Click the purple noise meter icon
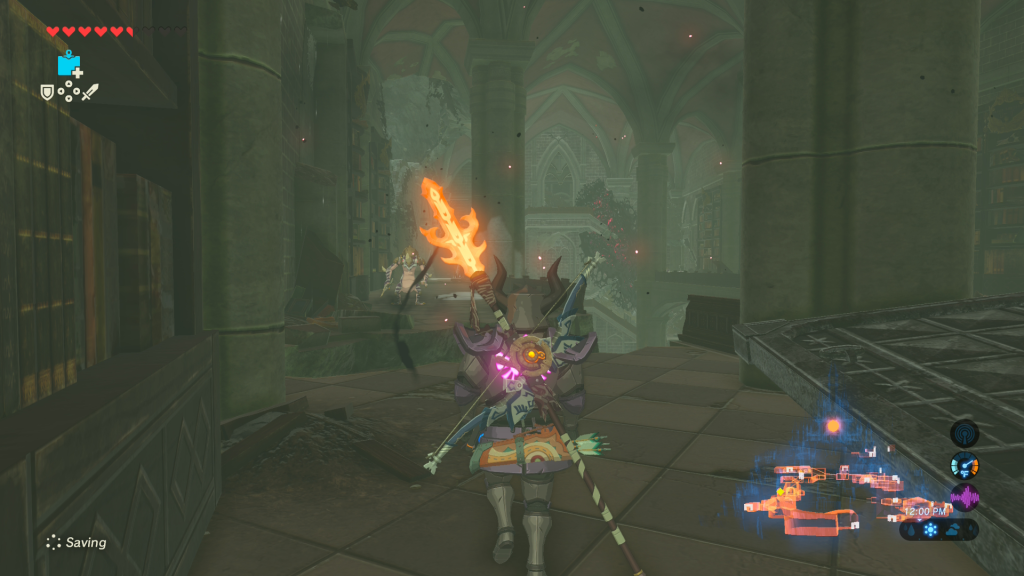 coord(964,497)
